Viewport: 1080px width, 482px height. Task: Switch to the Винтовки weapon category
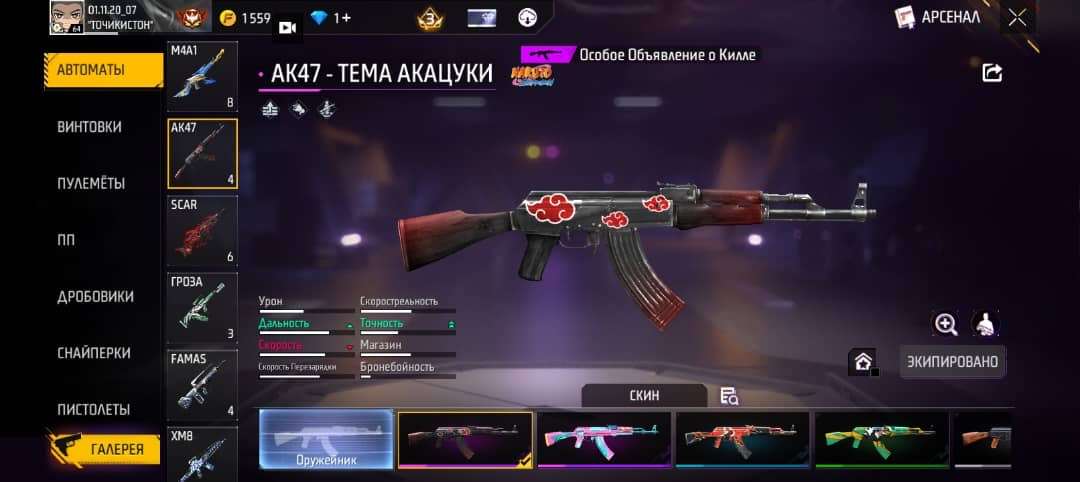click(x=90, y=127)
